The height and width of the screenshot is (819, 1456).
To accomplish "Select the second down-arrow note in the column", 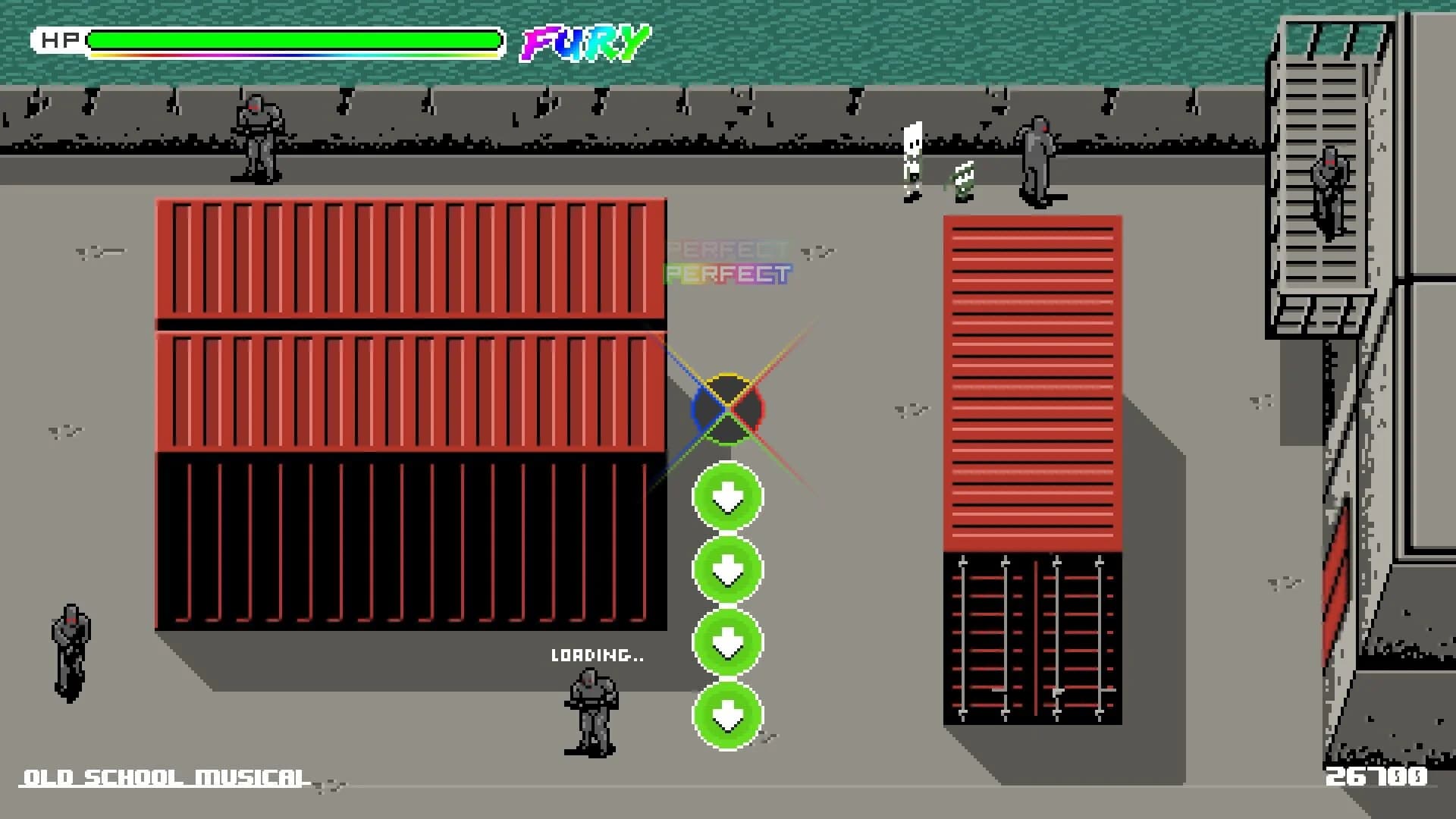I will click(726, 570).
